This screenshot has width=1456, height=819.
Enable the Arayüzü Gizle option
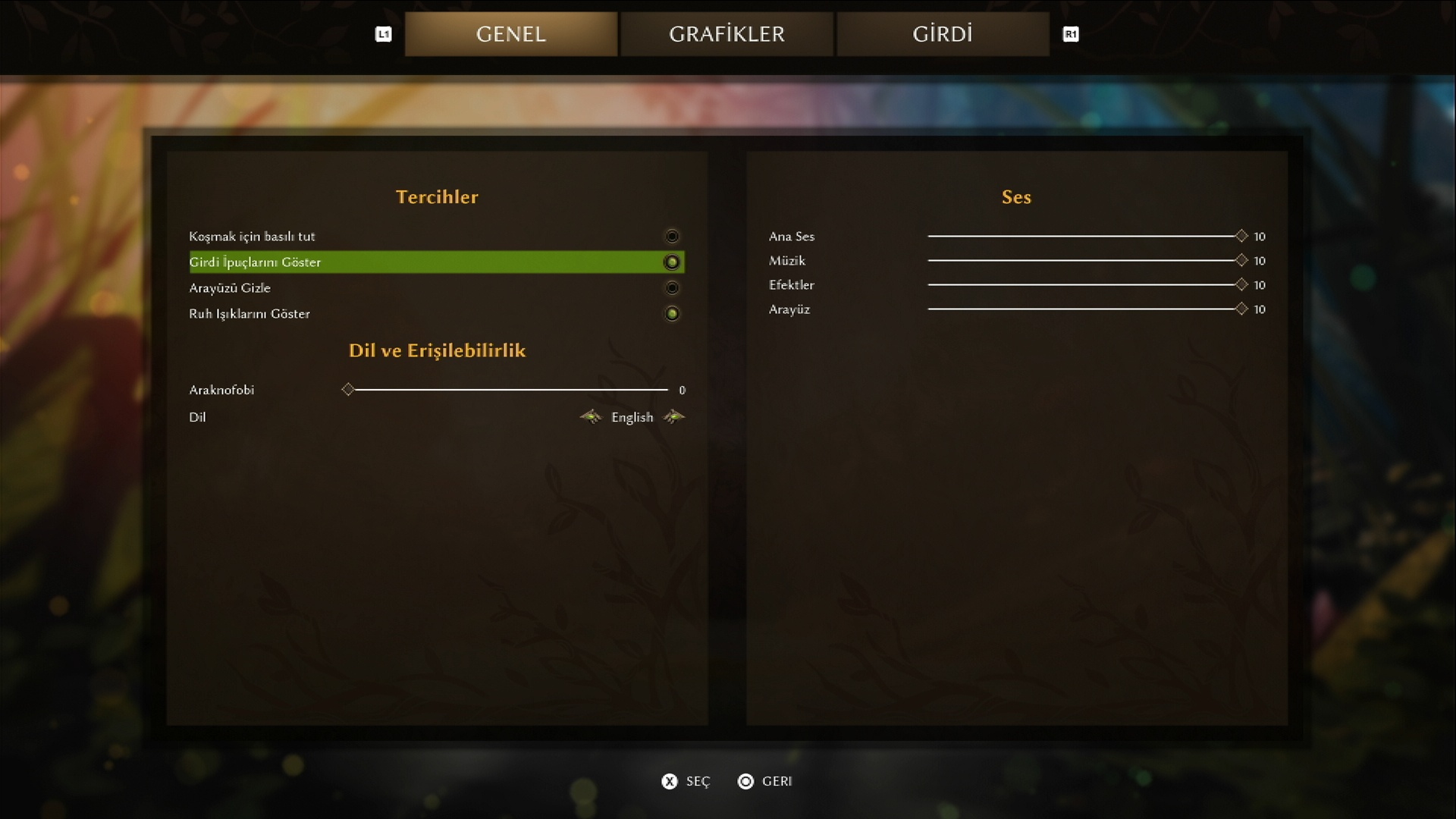[x=671, y=288]
